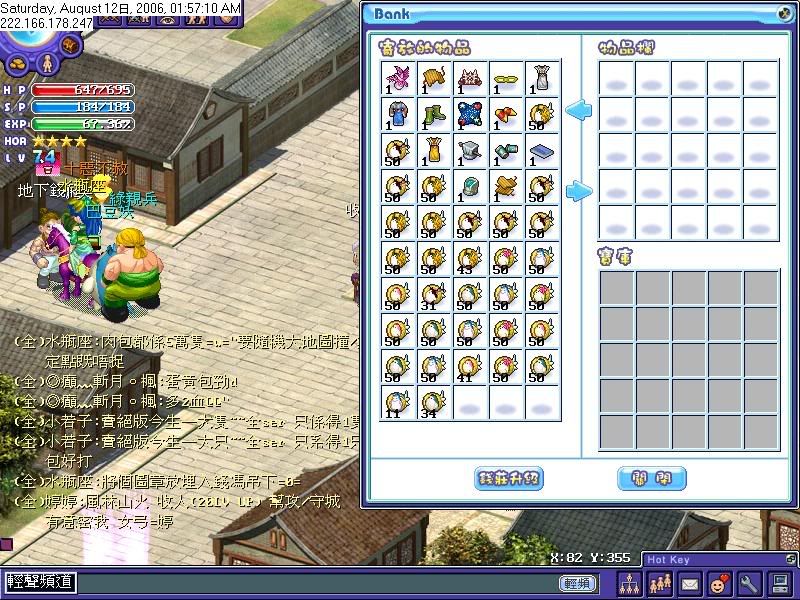Click the 錢莊升級 bank upgrade button
This screenshot has width=800, height=600.
[508, 478]
